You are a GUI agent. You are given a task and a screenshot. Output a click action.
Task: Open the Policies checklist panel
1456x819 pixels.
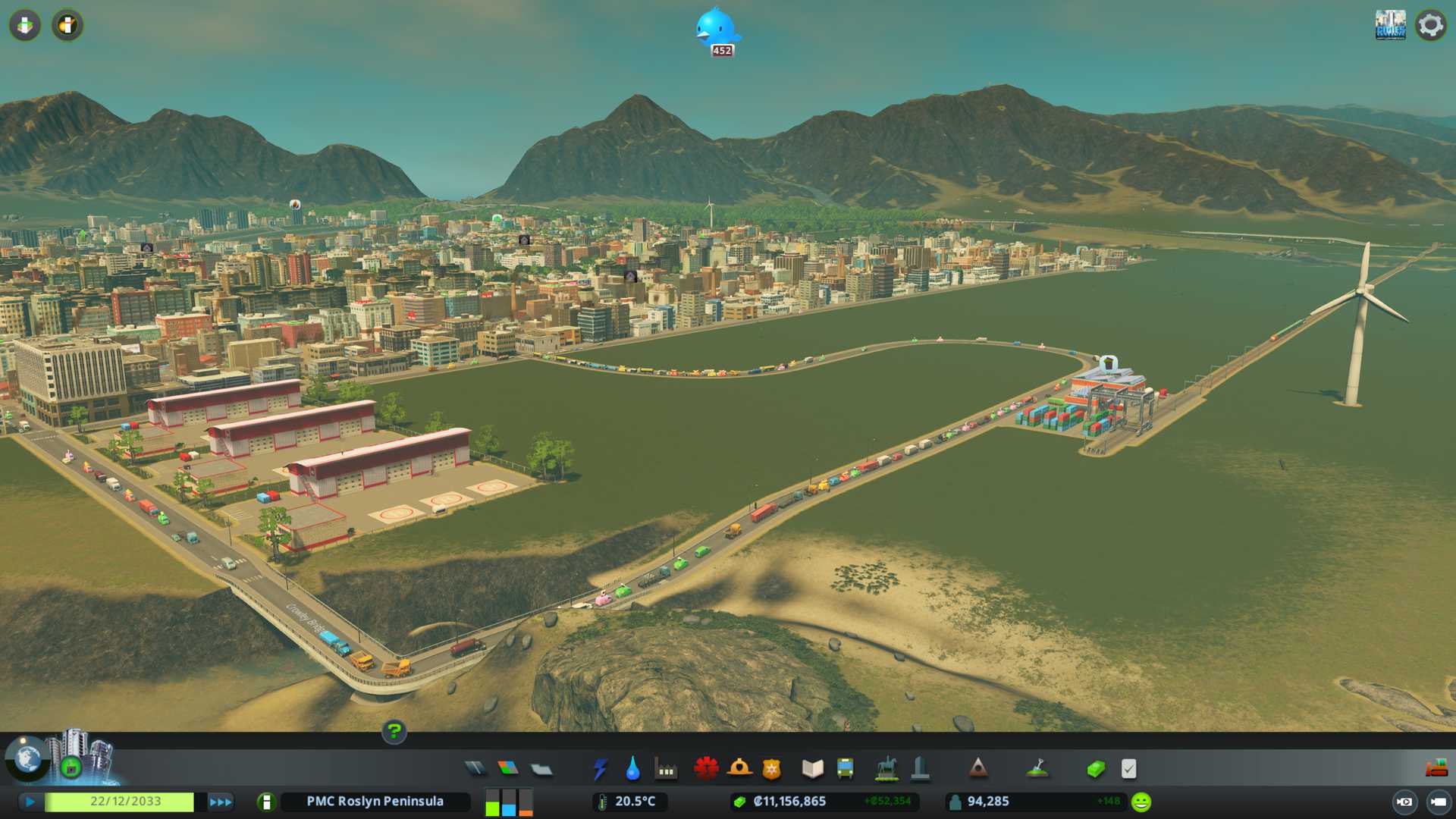(1128, 769)
